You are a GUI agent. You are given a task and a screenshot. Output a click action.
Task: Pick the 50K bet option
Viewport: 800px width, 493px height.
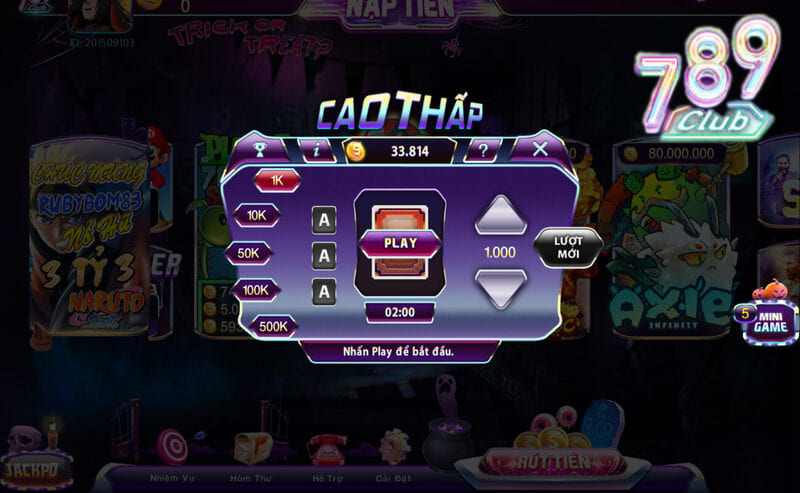pyautogui.click(x=249, y=253)
